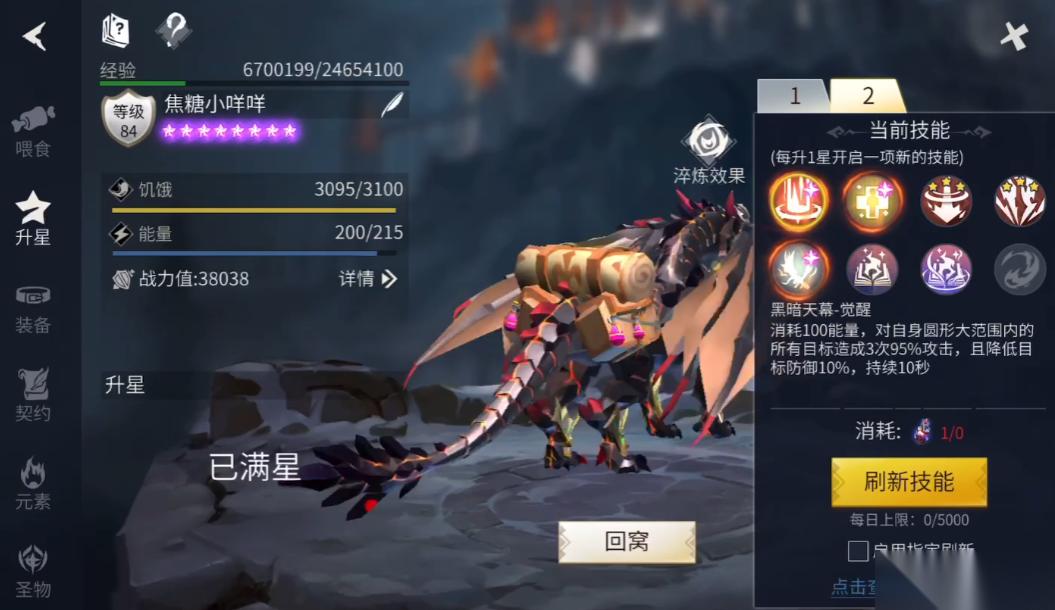1055x610 pixels.
Task: Open the question mark help icon
Action: 173,31
